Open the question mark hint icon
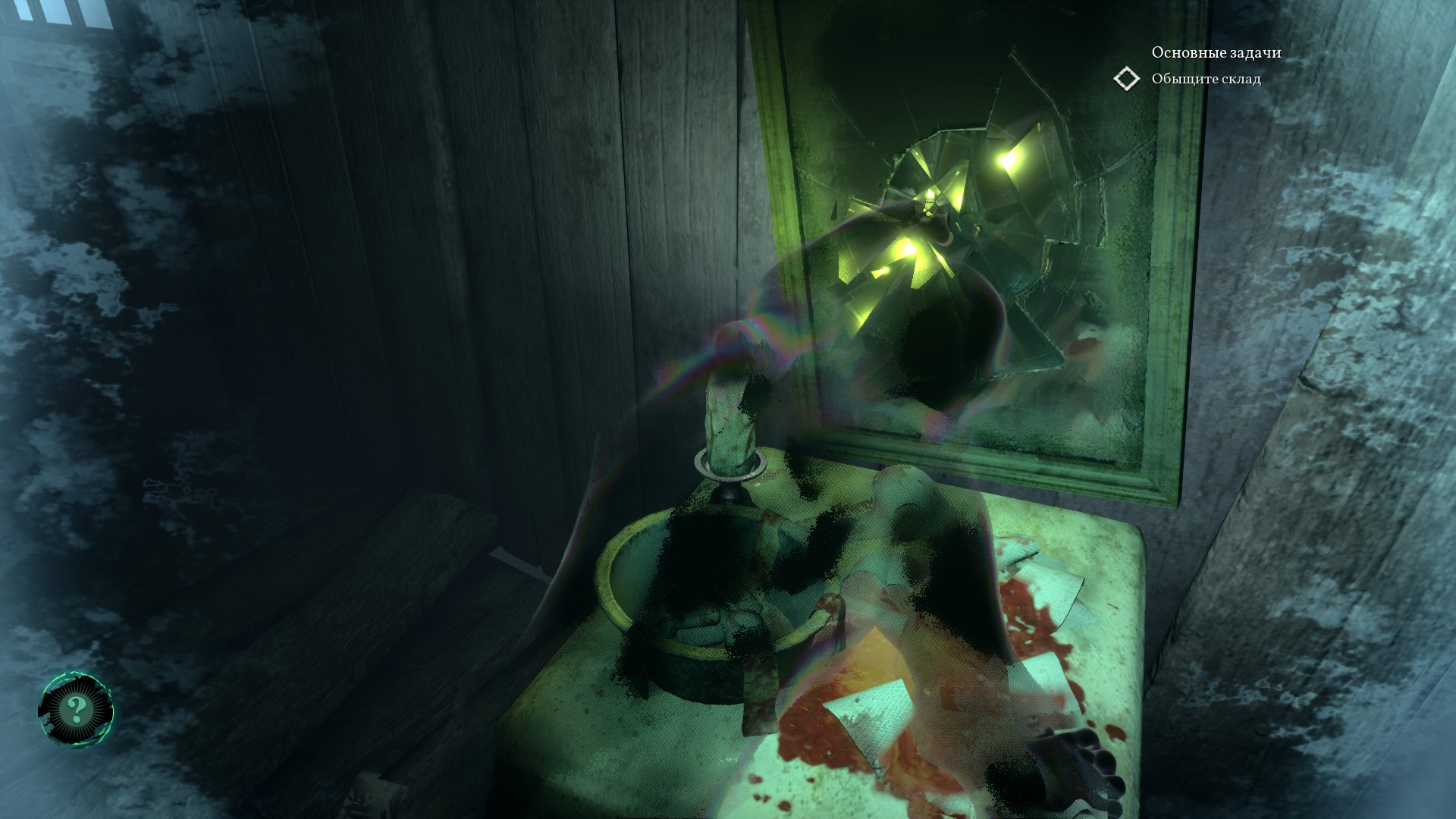The height and width of the screenshot is (819, 1456). pyautogui.click(x=76, y=711)
